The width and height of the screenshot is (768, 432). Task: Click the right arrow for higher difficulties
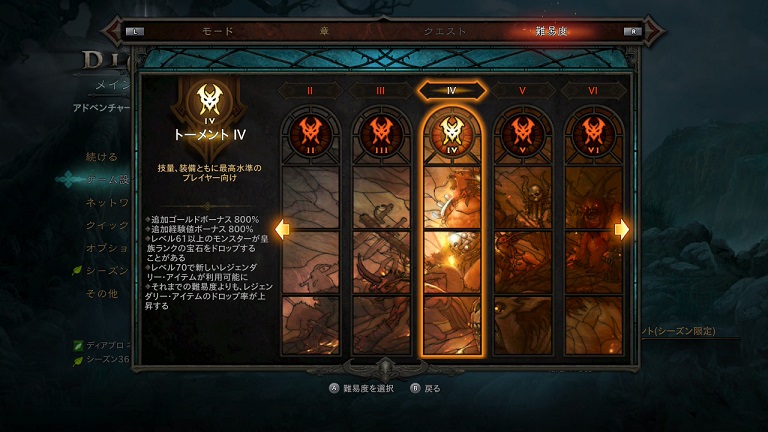(x=622, y=230)
